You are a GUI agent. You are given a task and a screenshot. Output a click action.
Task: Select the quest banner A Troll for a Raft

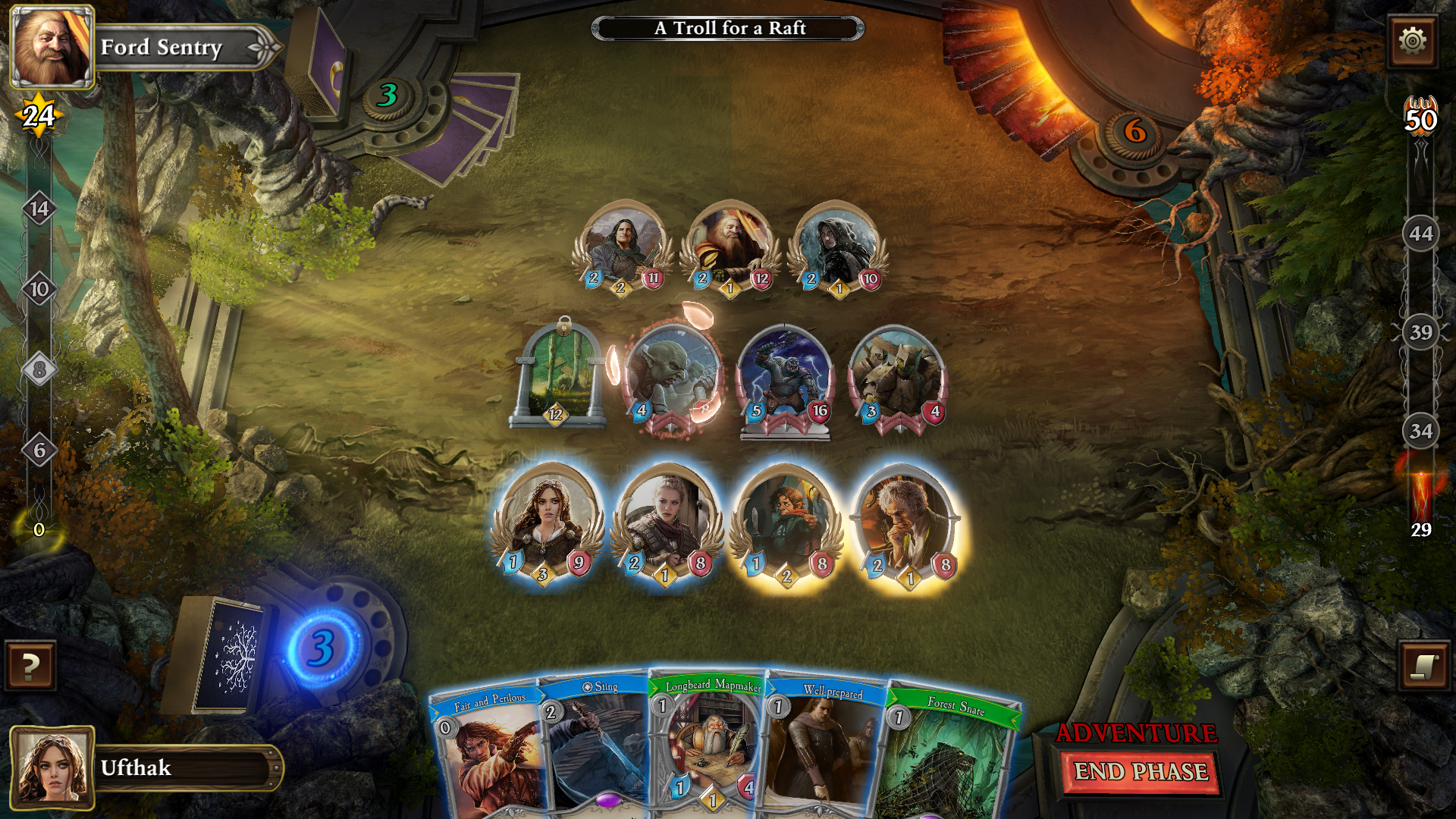[728, 28]
